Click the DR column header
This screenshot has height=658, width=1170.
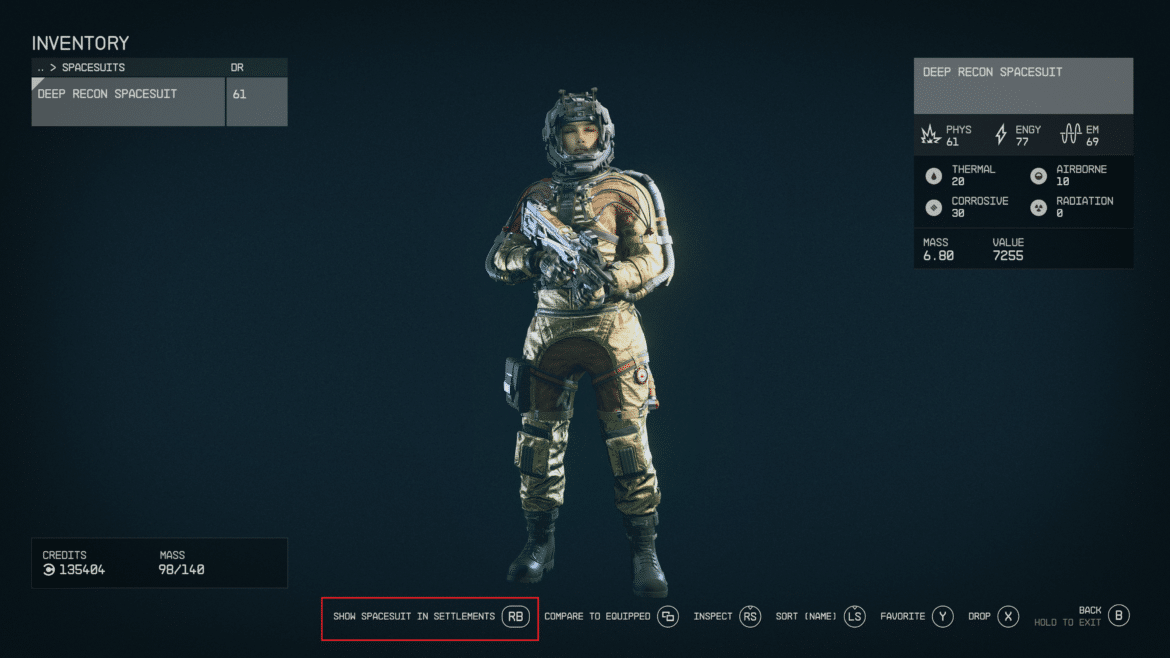(x=238, y=67)
